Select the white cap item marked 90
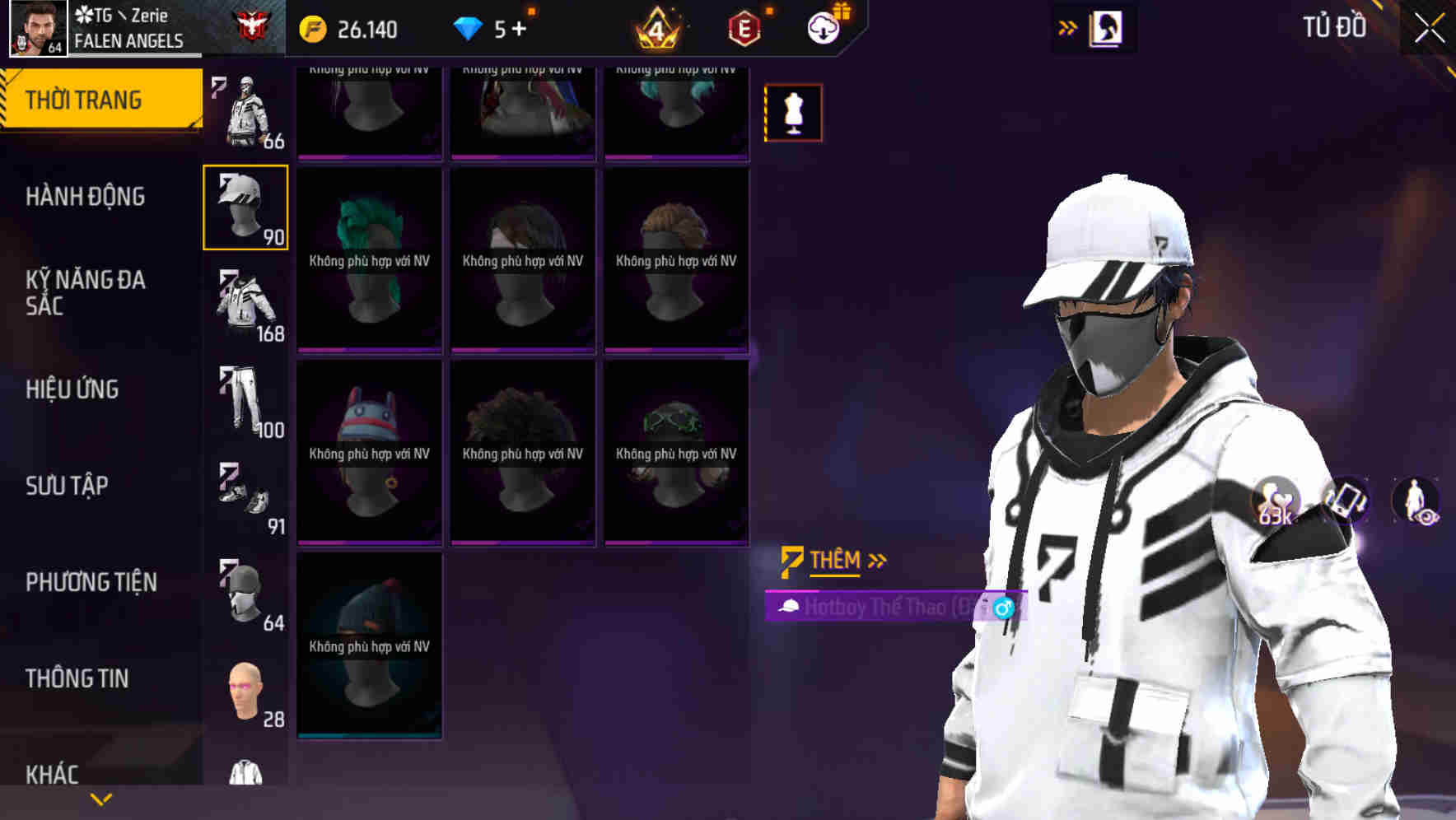This screenshot has height=820, width=1456. [x=245, y=207]
